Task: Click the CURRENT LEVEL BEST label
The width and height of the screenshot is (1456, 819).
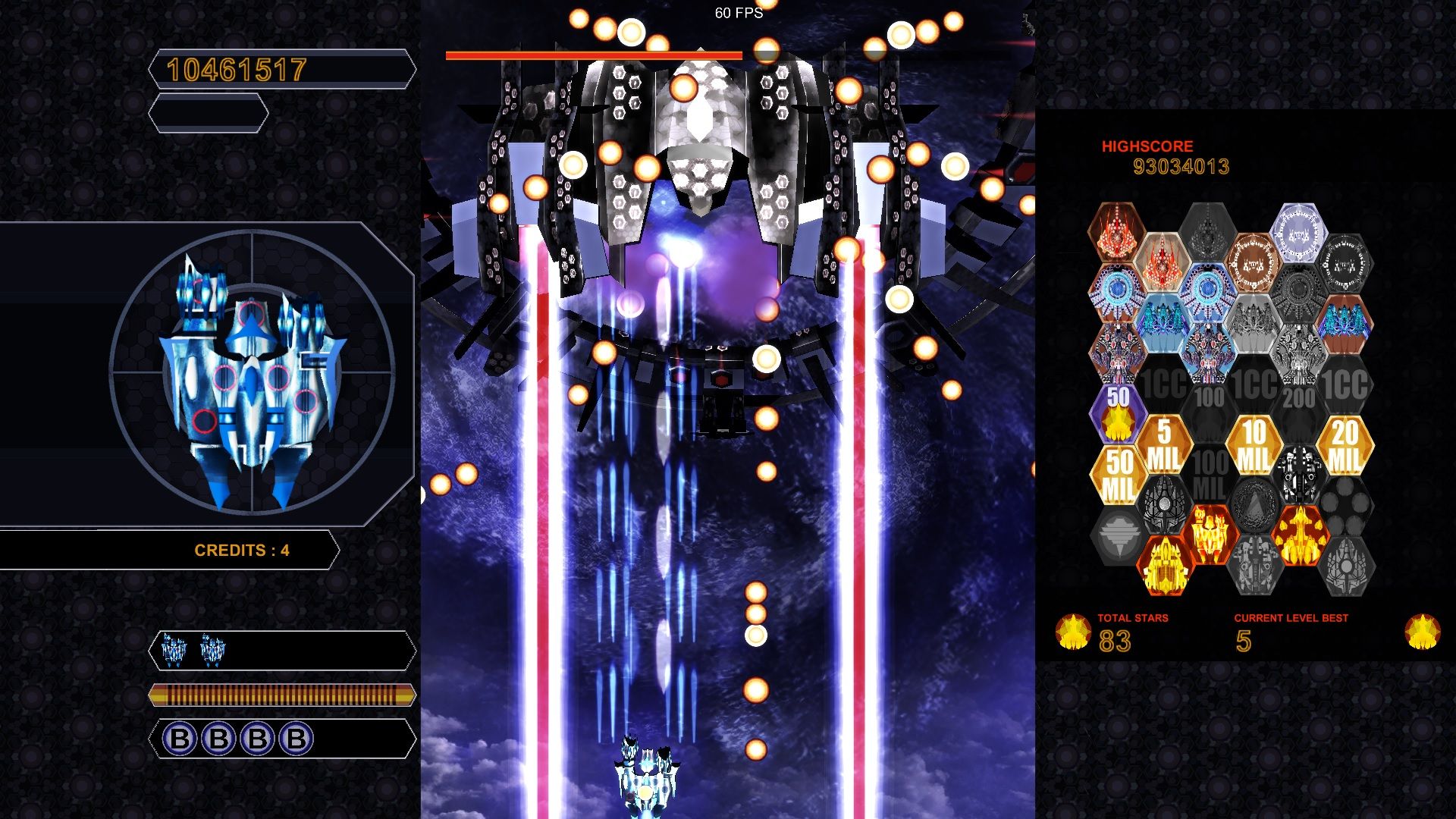Action: [x=1291, y=617]
